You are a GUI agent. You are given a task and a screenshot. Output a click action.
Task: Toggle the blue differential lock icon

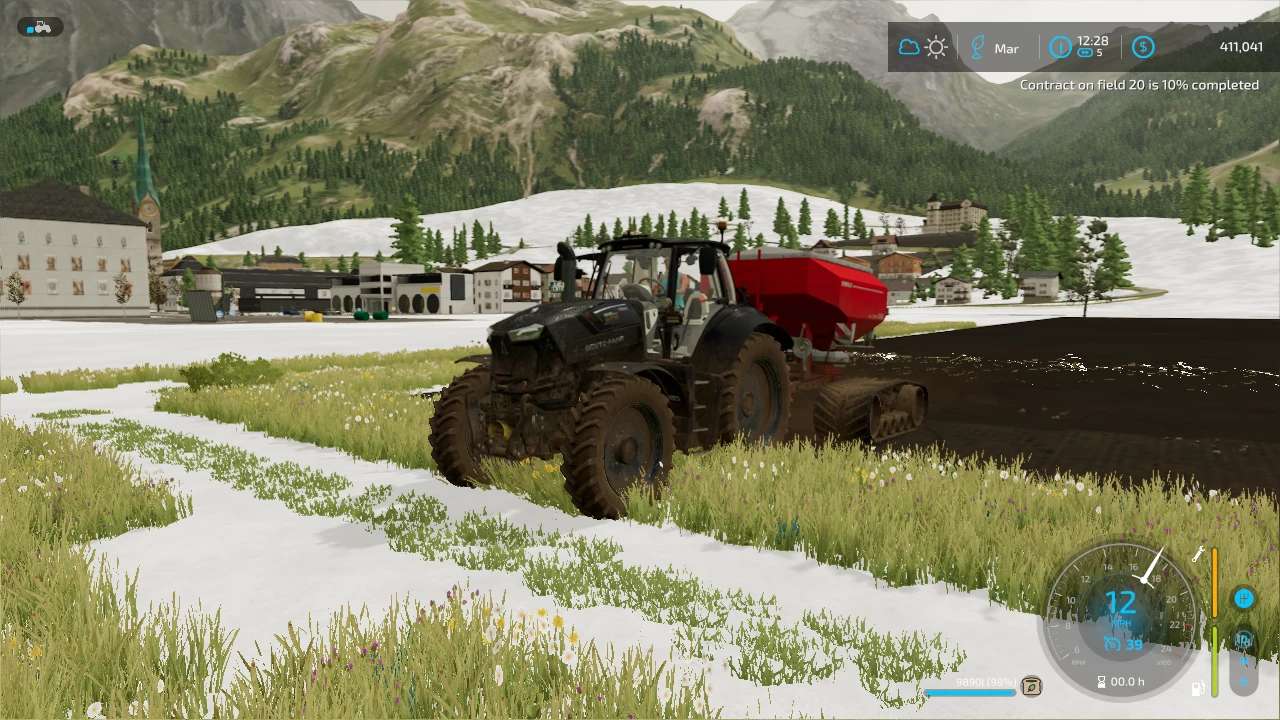click(1244, 598)
